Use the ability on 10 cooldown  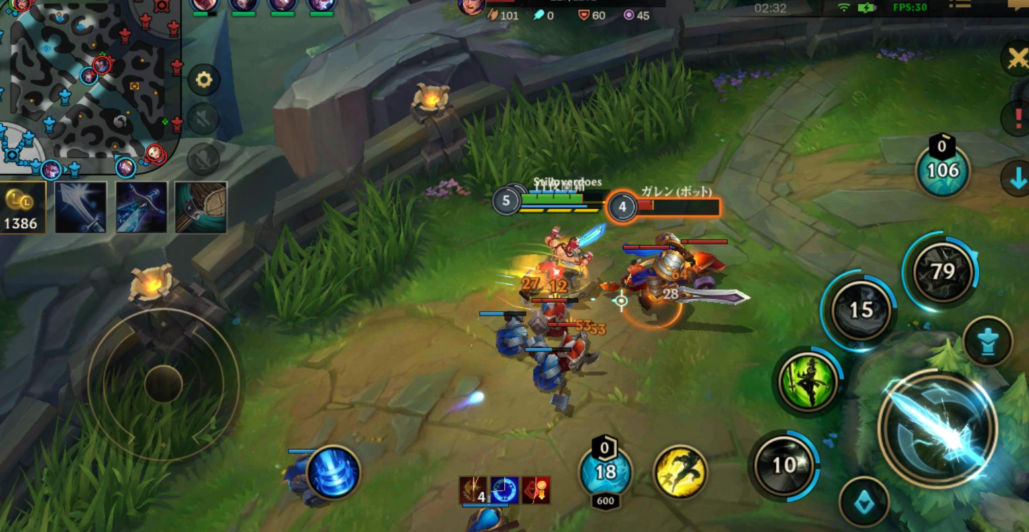pyautogui.click(x=784, y=464)
